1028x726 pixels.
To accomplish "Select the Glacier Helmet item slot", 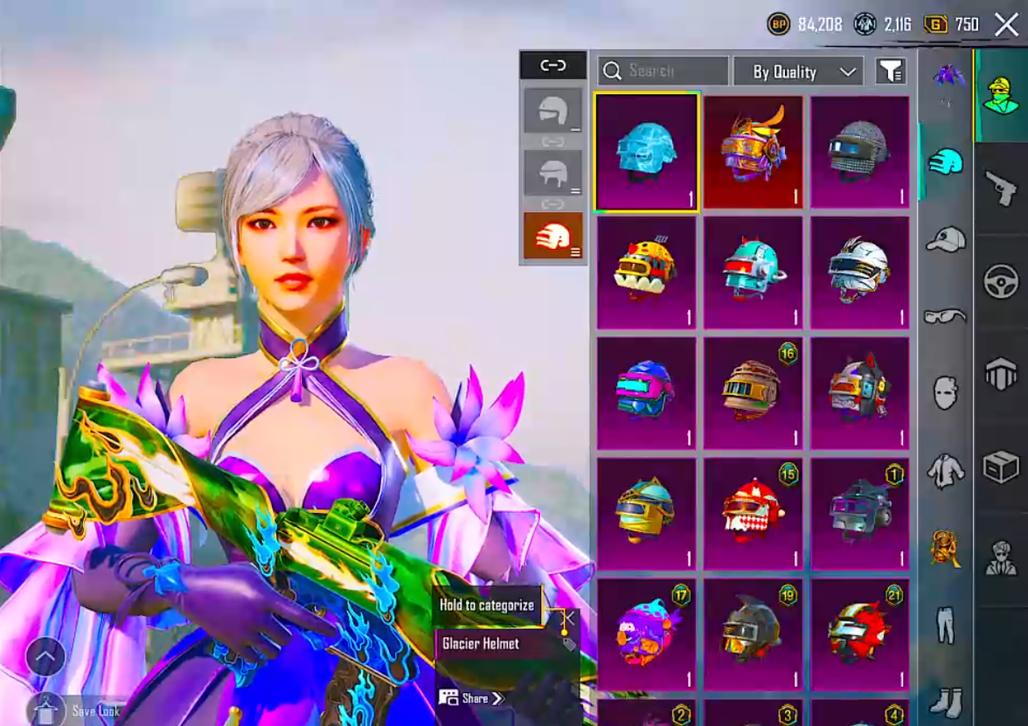I will pos(645,152).
